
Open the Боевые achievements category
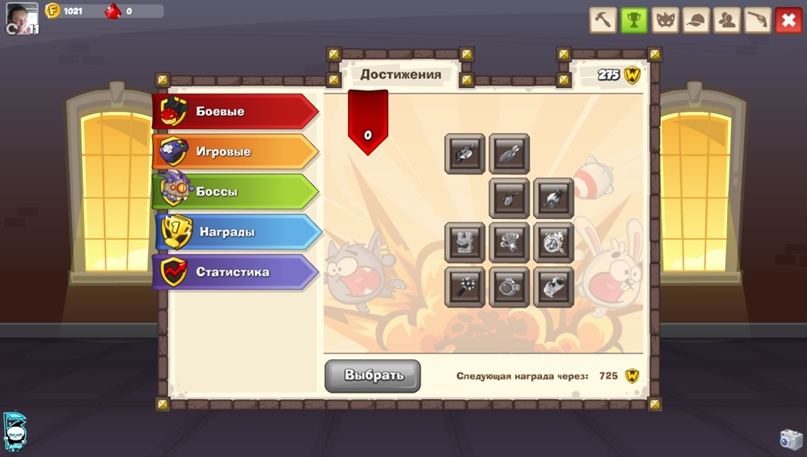[x=235, y=111]
